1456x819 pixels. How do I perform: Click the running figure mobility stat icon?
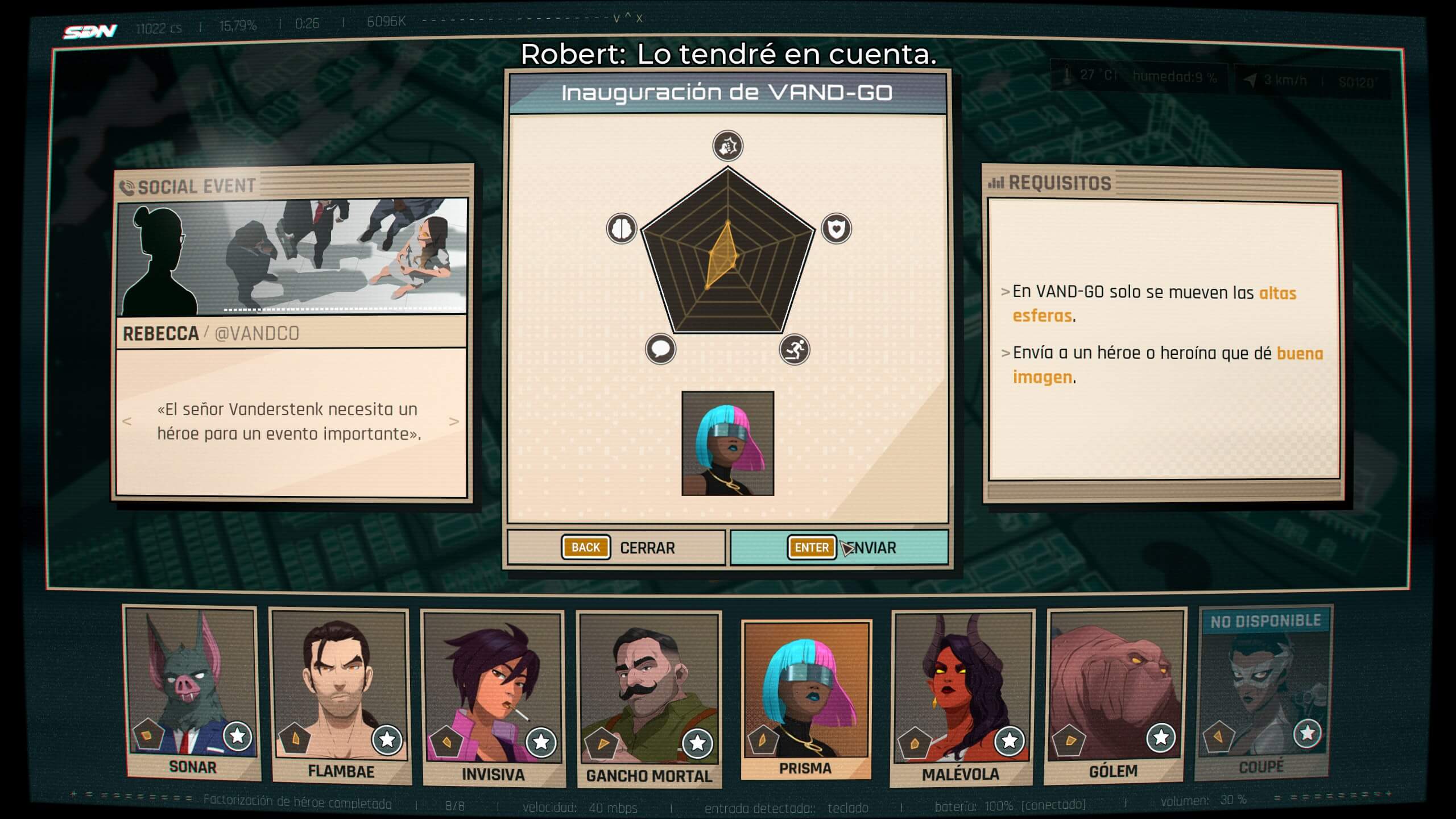click(x=795, y=349)
